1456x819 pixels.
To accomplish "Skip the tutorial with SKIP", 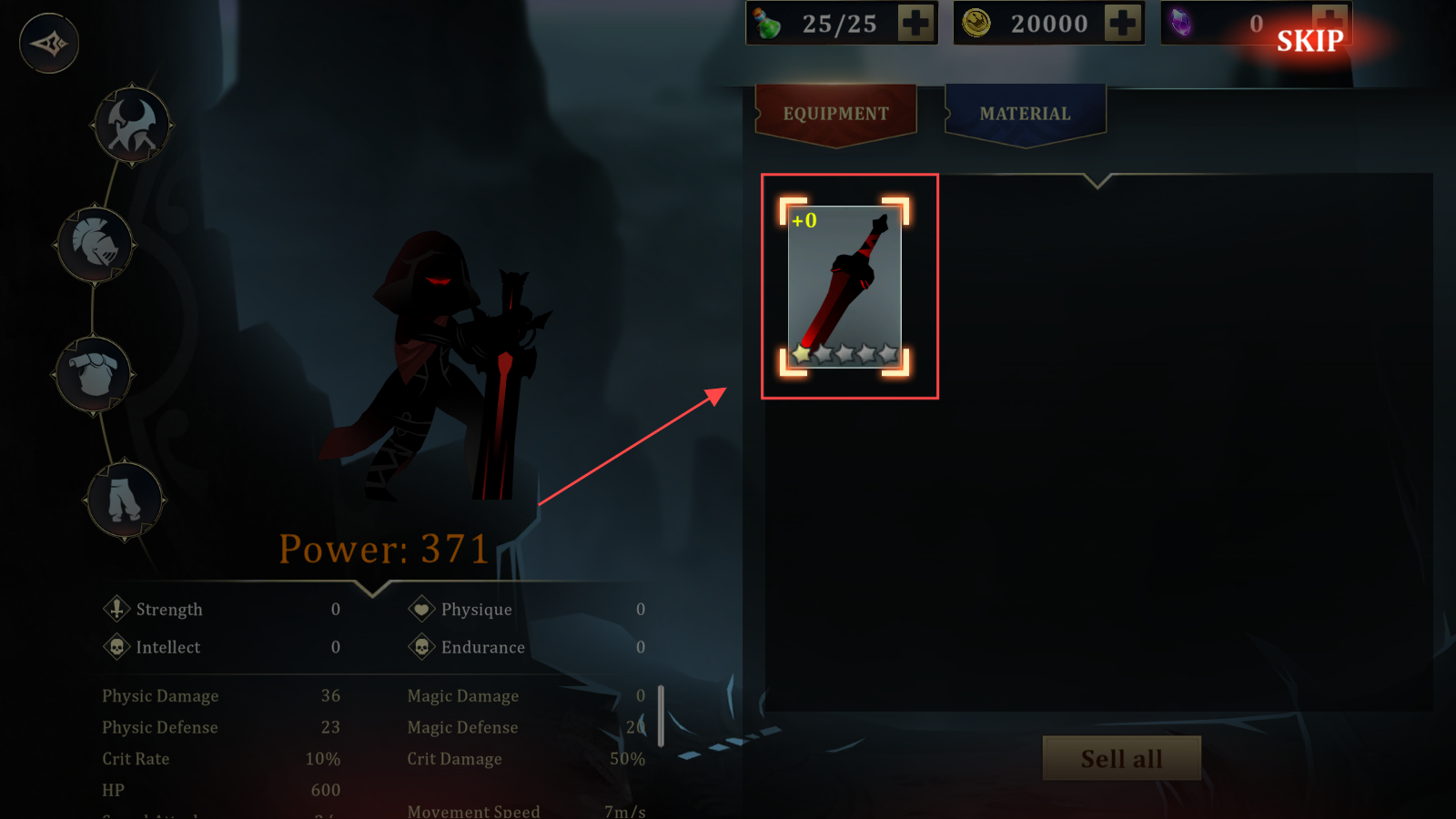I will pyautogui.click(x=1309, y=41).
